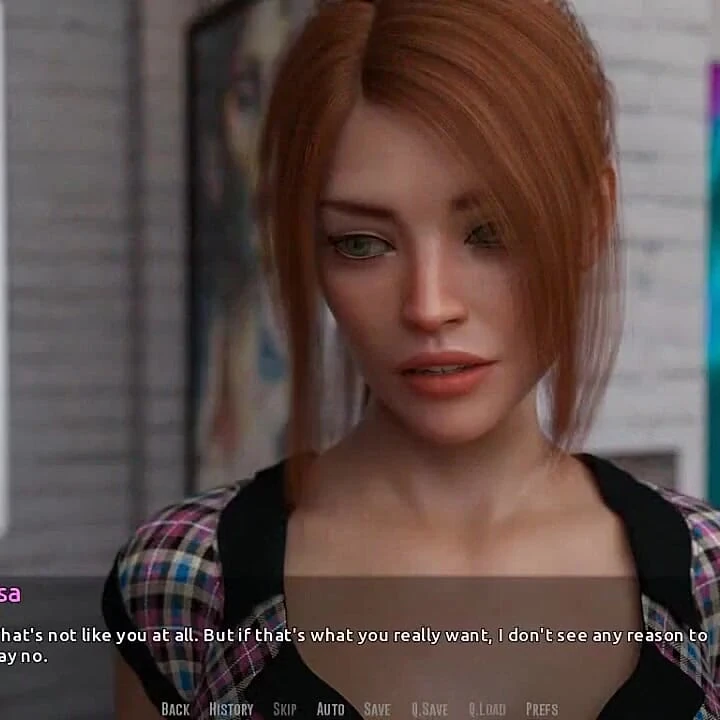Quick save with Q.Save

click(430, 709)
